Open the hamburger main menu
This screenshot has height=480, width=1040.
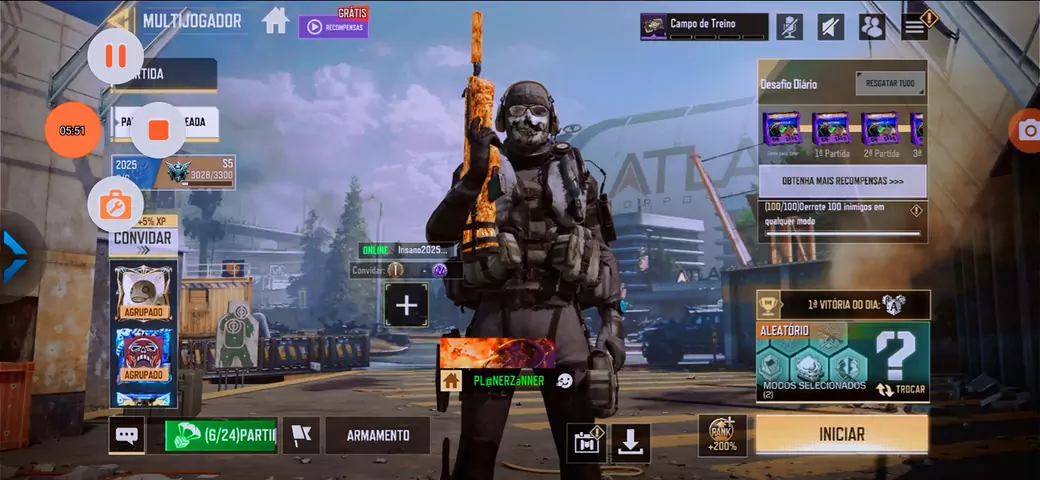coord(915,25)
